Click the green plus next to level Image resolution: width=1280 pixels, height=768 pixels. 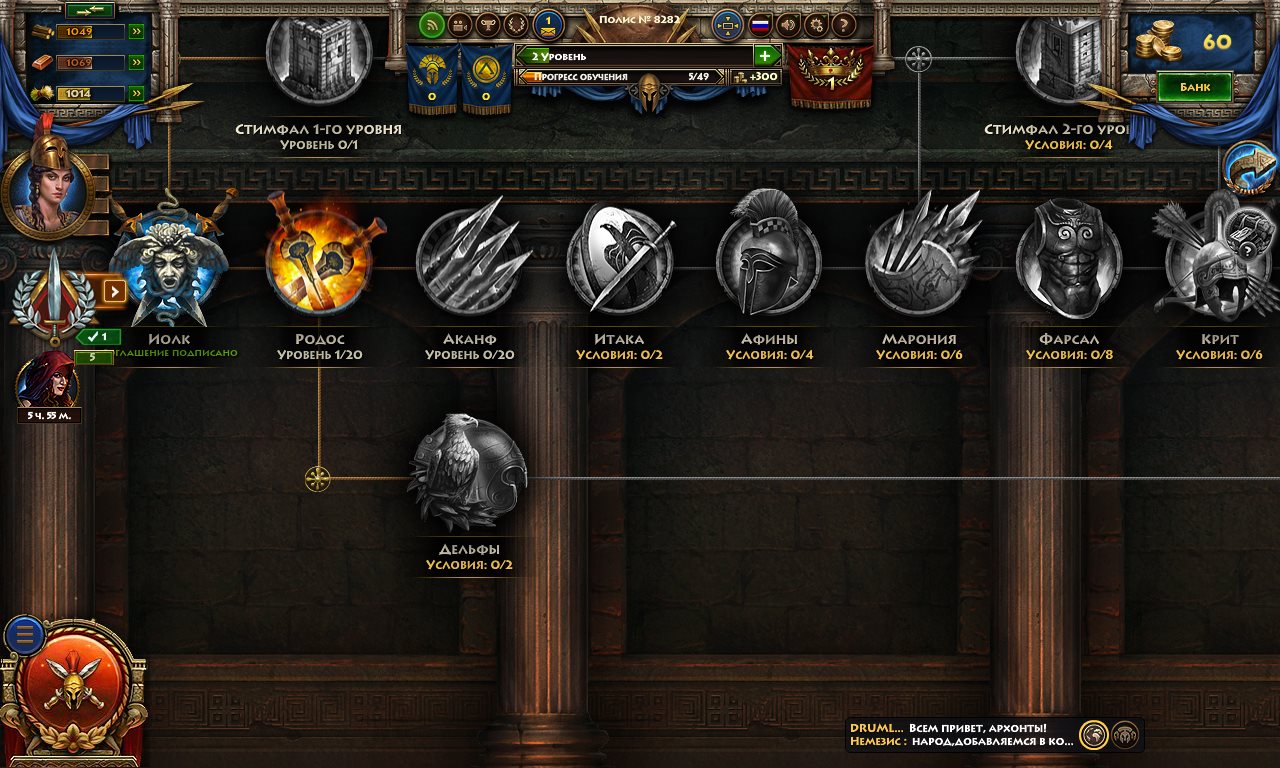click(765, 56)
